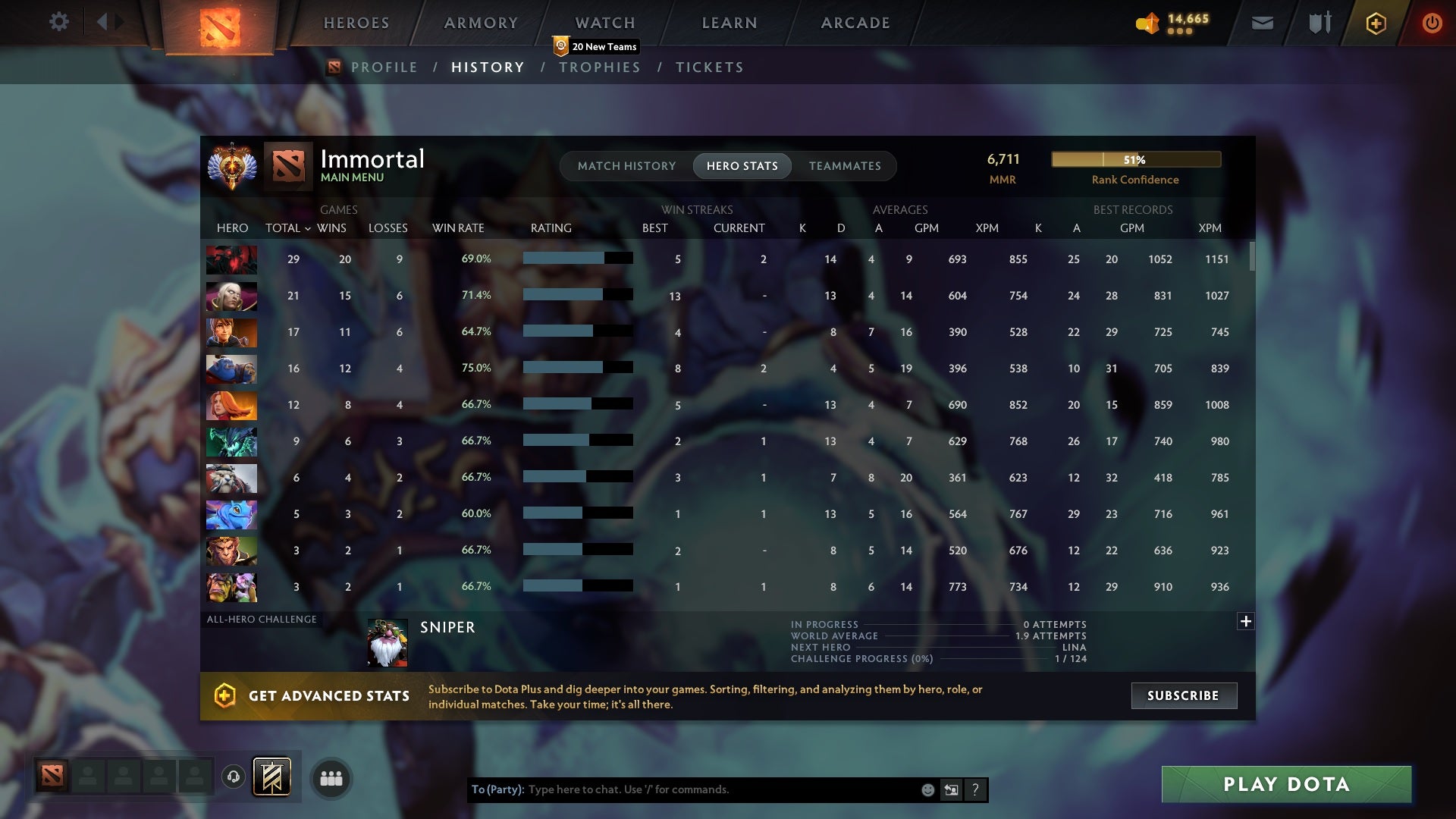This screenshot has width=1456, height=819.
Task: Click the party chat input field
Action: pyautogui.click(x=682, y=789)
